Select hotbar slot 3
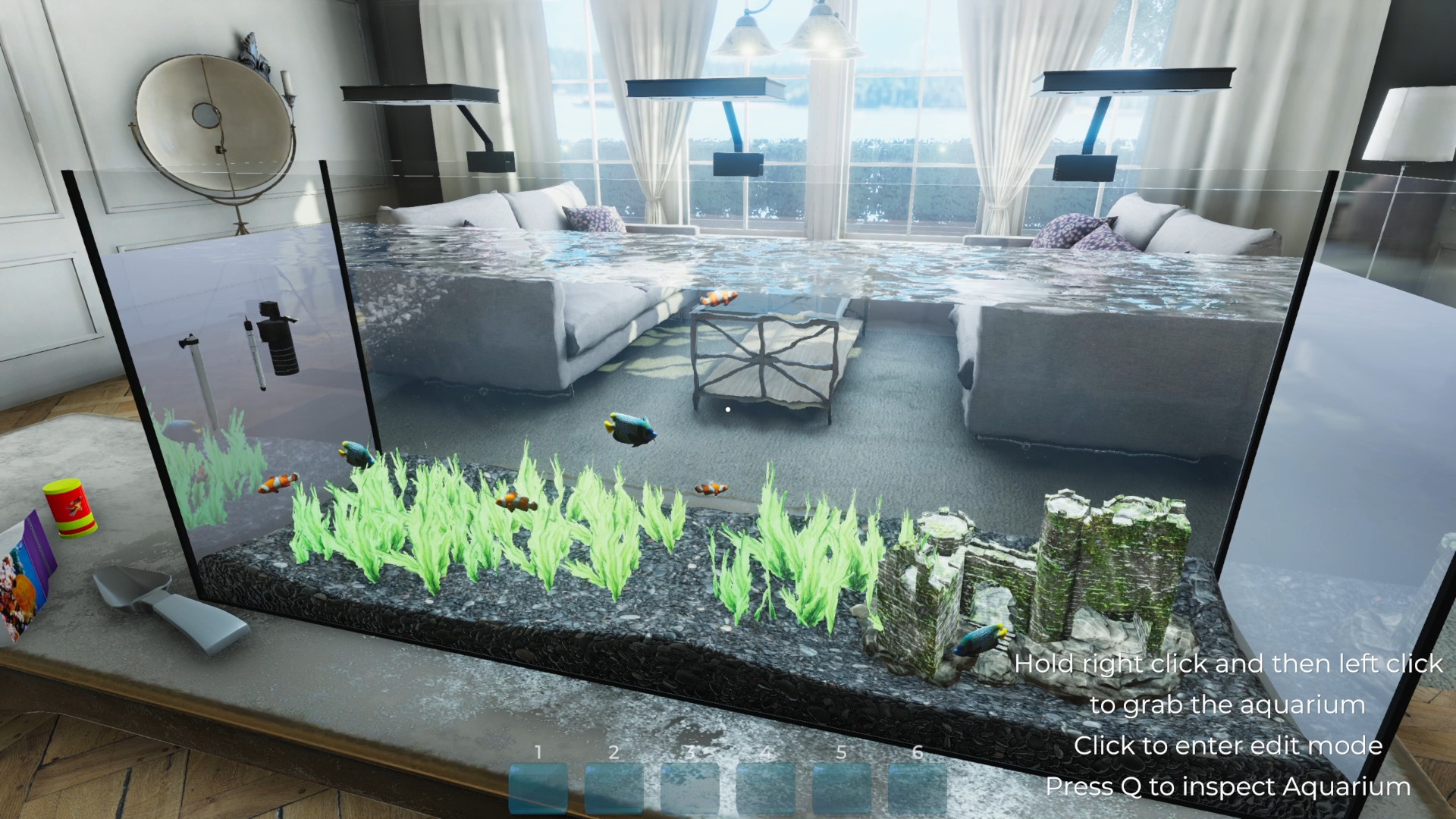This screenshot has height=819, width=1456. tap(692, 789)
